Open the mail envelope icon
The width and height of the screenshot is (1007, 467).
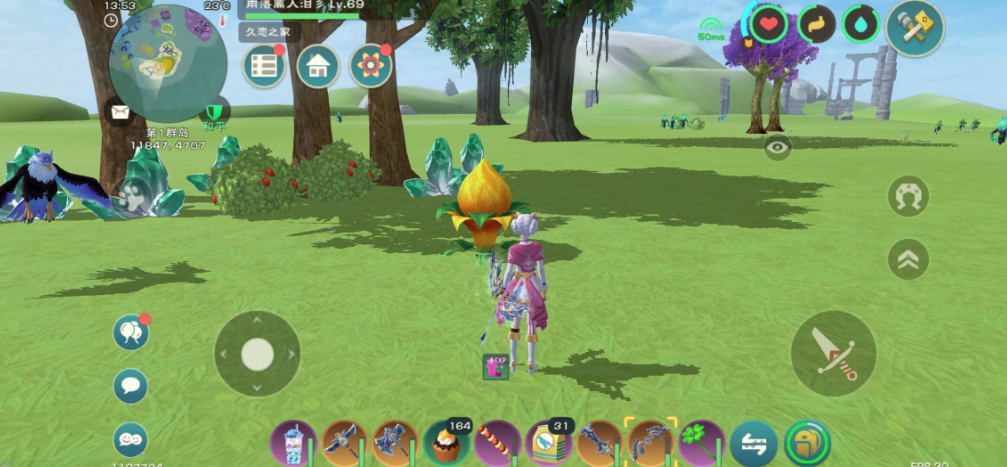point(121,112)
